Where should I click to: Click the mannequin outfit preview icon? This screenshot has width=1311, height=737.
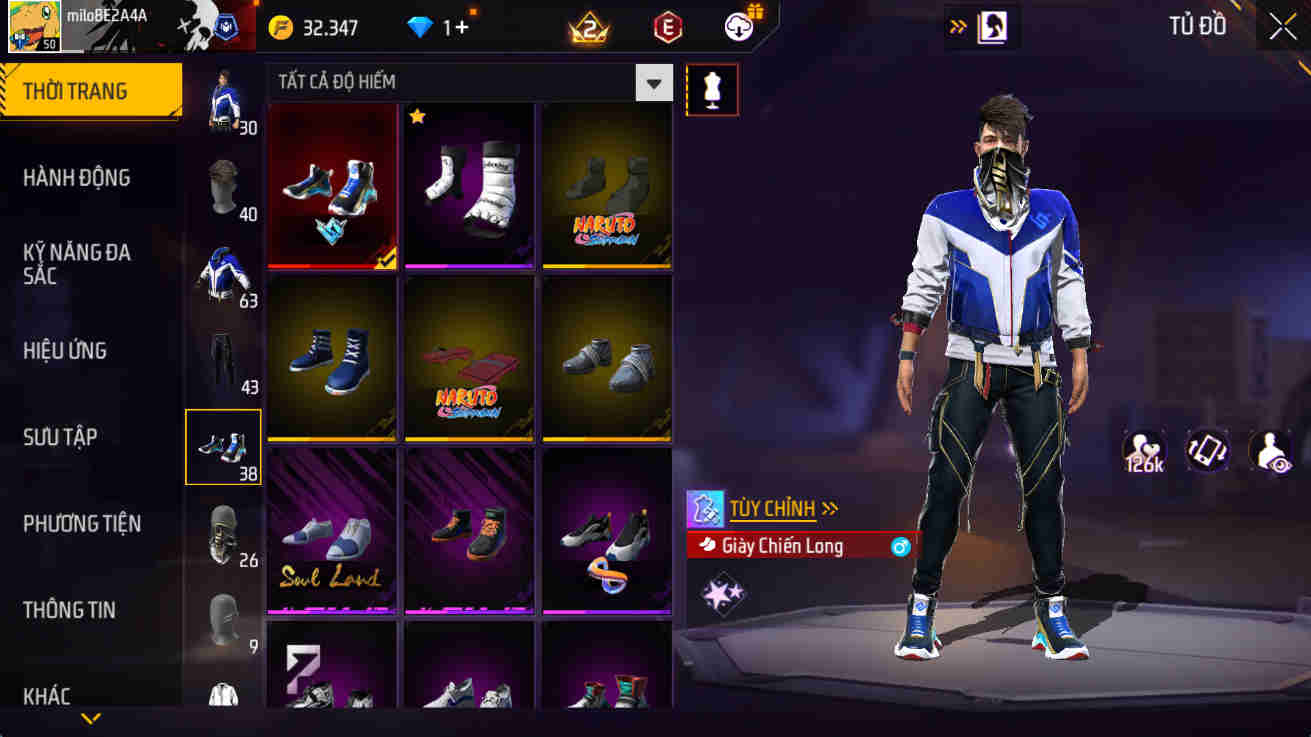click(x=711, y=89)
